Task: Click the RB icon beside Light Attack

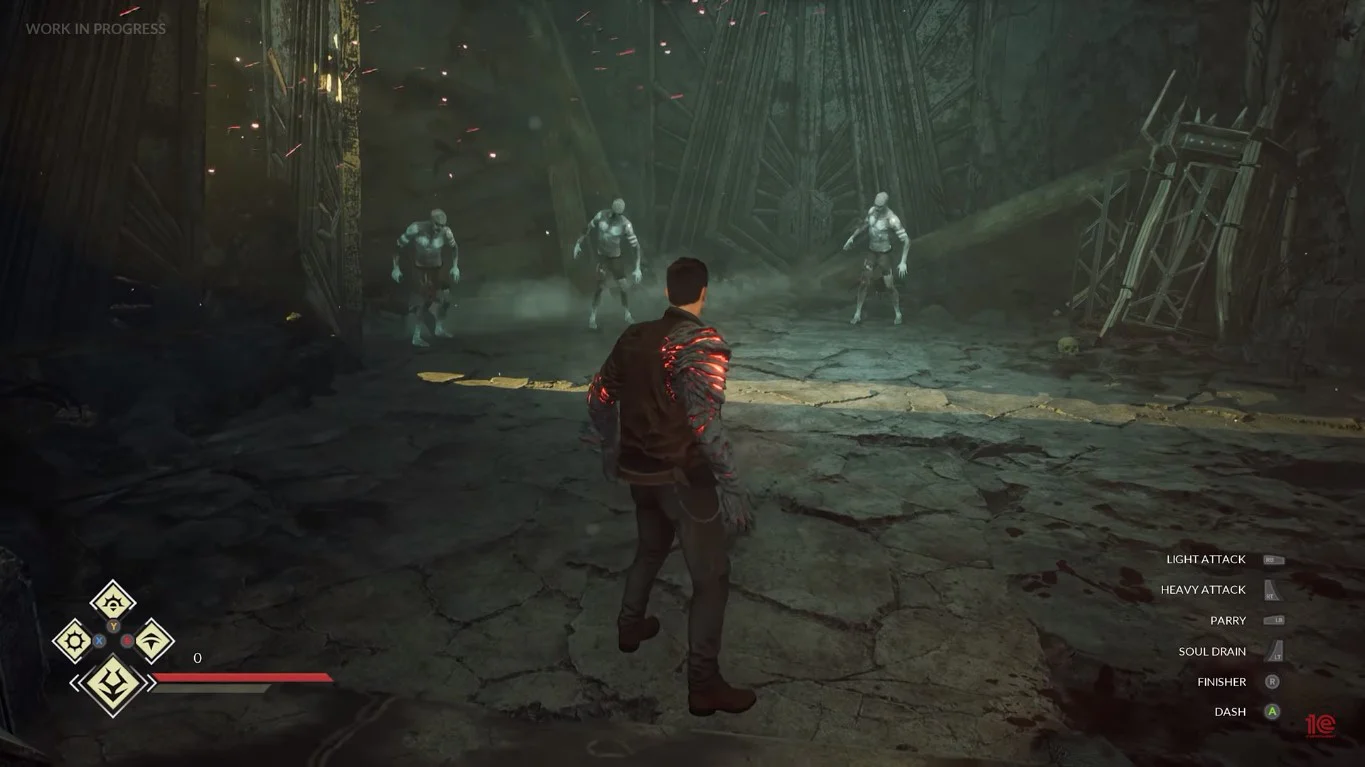Action: pyautogui.click(x=1273, y=560)
